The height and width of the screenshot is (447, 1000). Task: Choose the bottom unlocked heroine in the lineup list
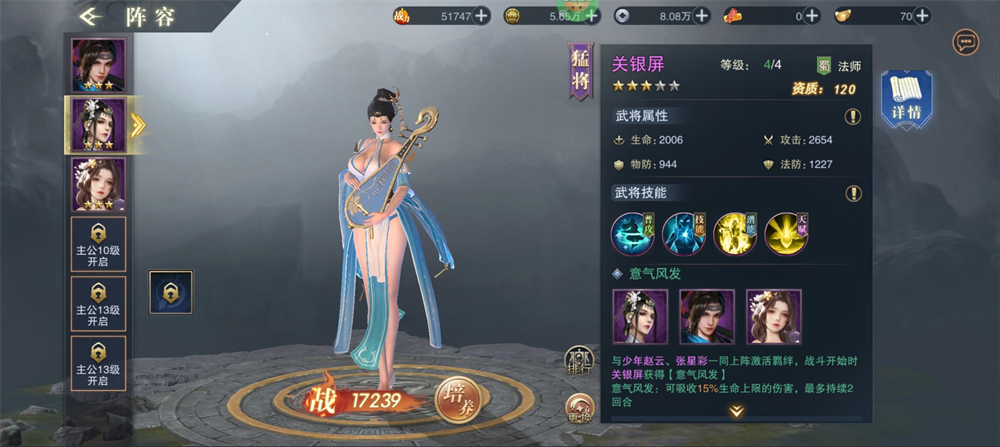tap(98, 184)
